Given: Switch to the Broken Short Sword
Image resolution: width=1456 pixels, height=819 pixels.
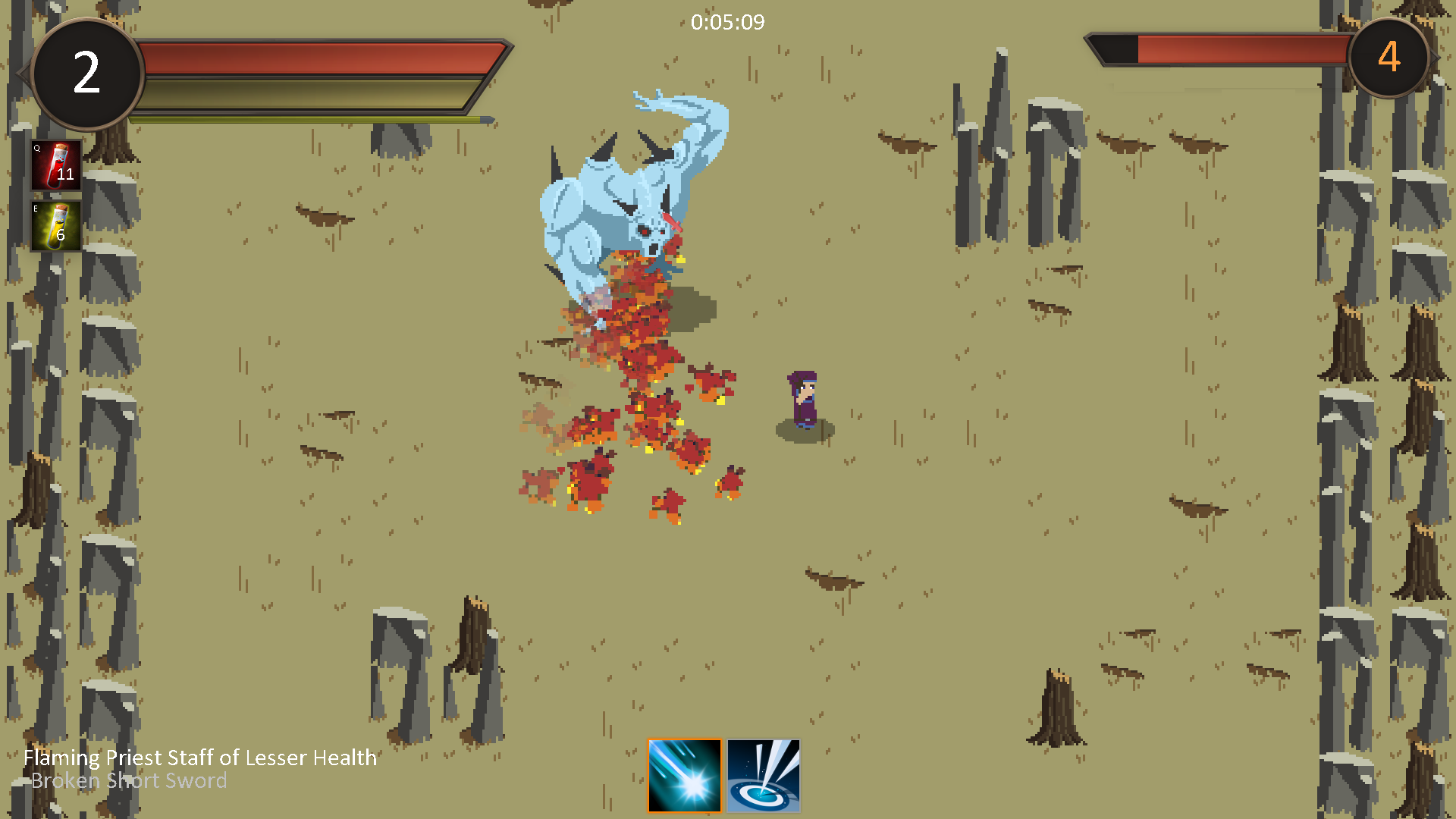Looking at the screenshot, I should (x=129, y=781).
